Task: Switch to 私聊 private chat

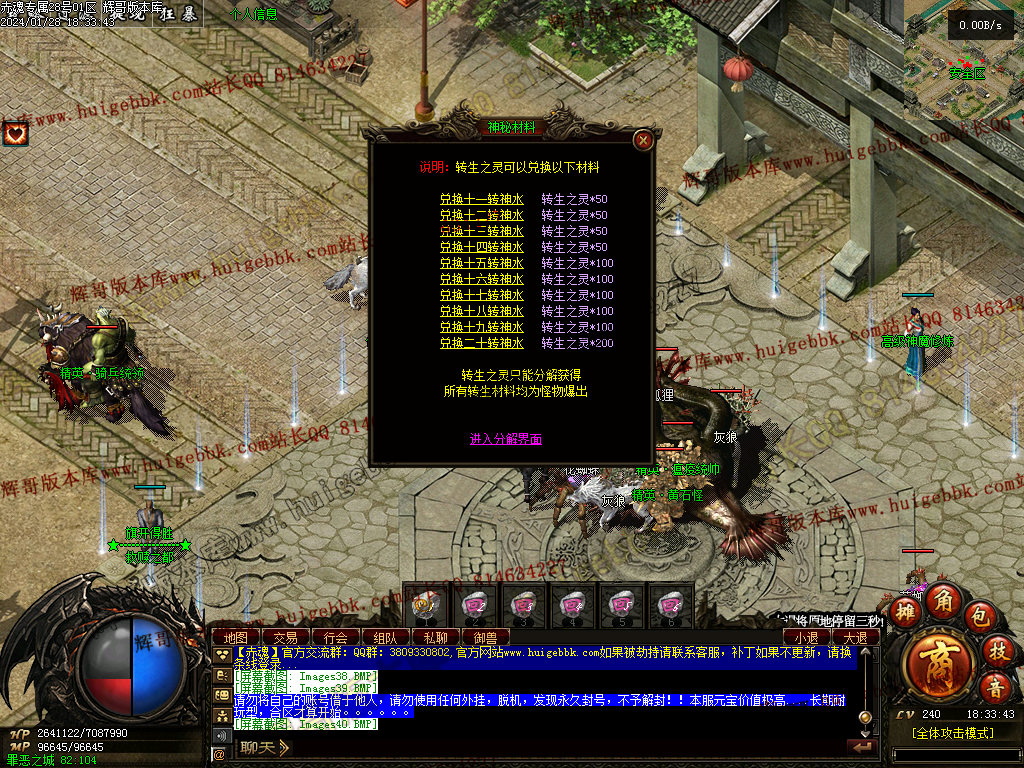Action: pyautogui.click(x=435, y=637)
